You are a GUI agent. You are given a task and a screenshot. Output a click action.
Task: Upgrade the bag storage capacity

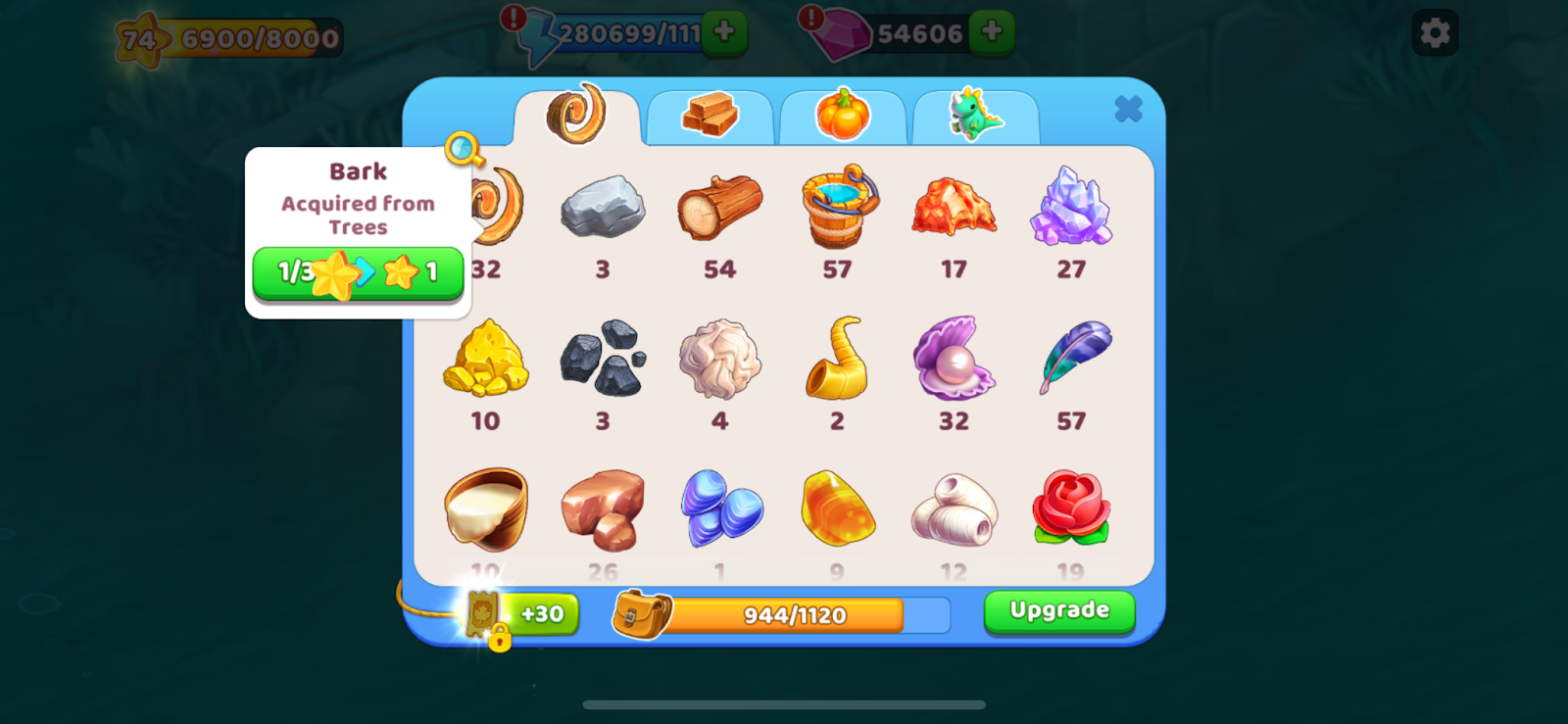pos(1058,611)
